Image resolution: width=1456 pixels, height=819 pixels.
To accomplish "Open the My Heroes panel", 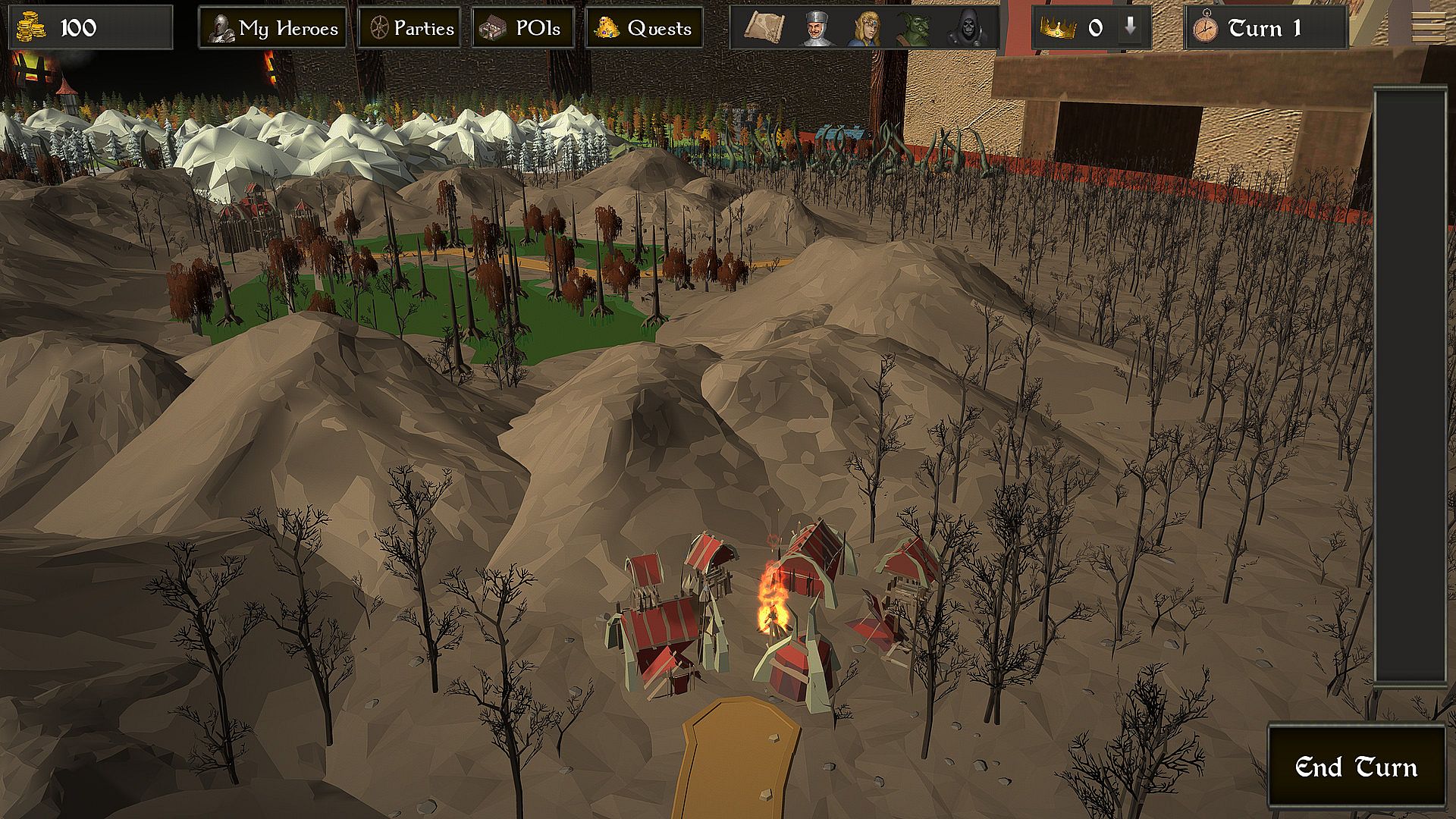I will (273, 28).
